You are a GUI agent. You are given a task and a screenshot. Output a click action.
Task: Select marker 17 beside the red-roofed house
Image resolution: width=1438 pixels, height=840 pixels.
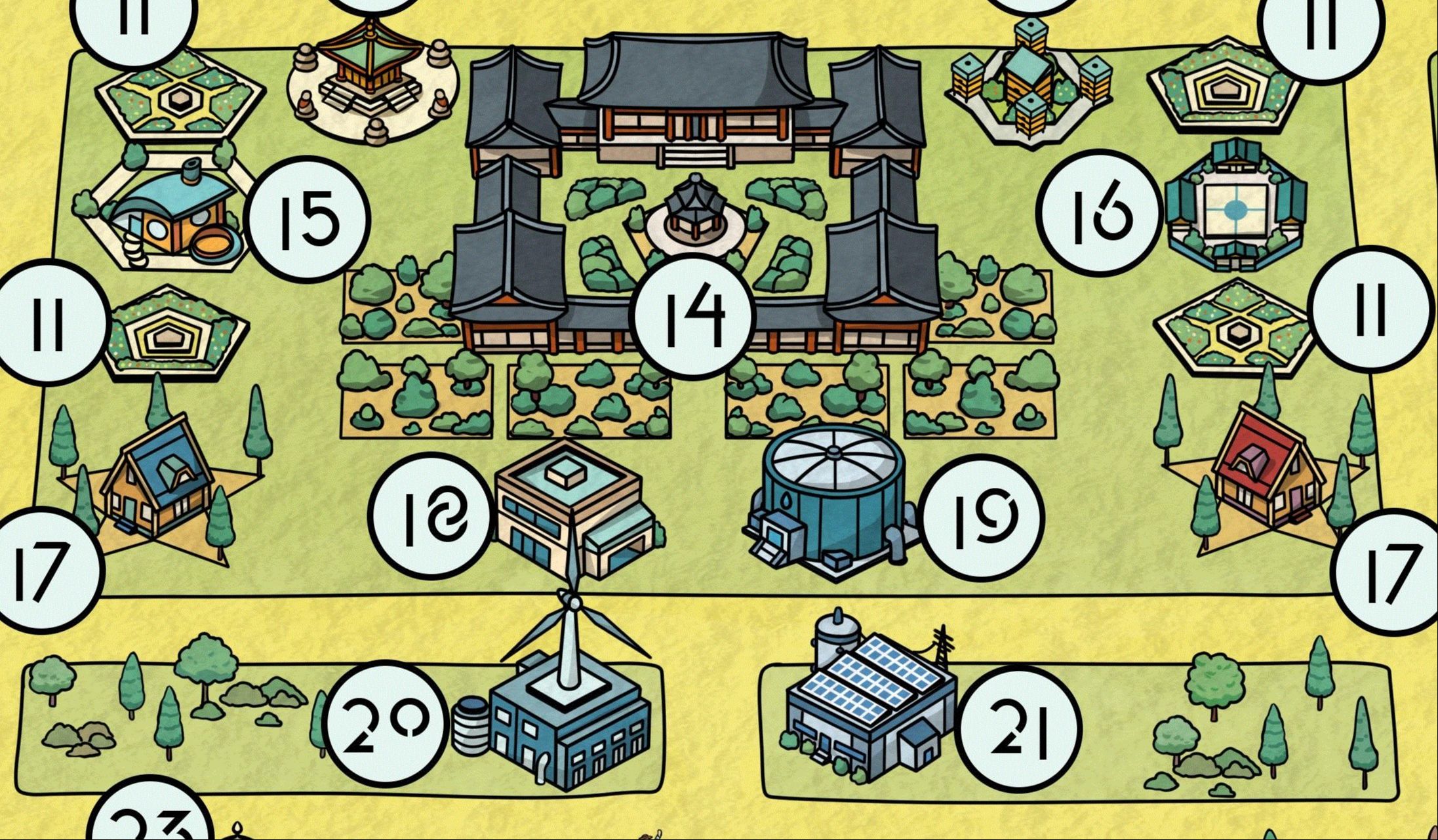click(x=1390, y=572)
